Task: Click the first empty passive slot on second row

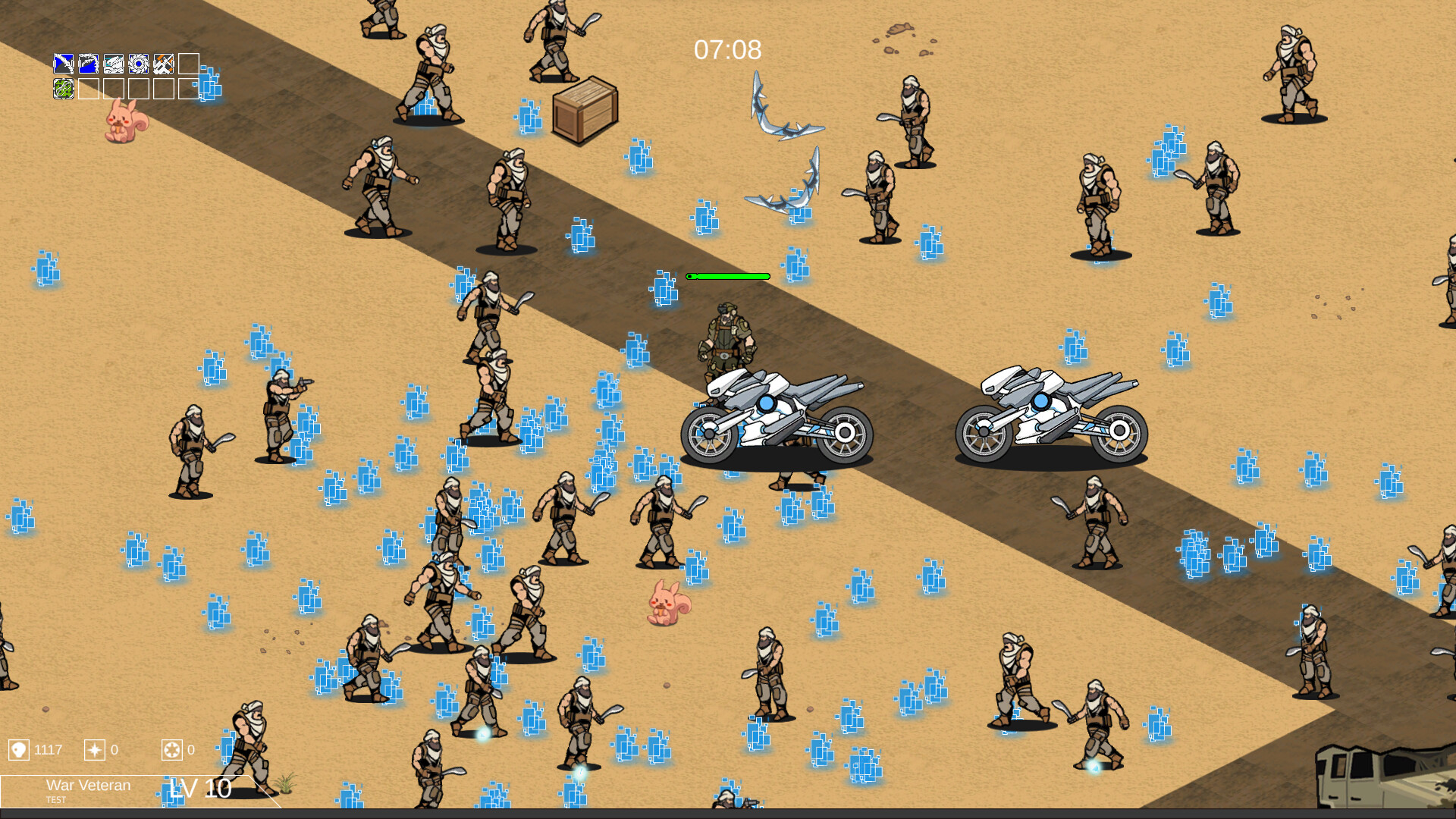Action: point(88,89)
